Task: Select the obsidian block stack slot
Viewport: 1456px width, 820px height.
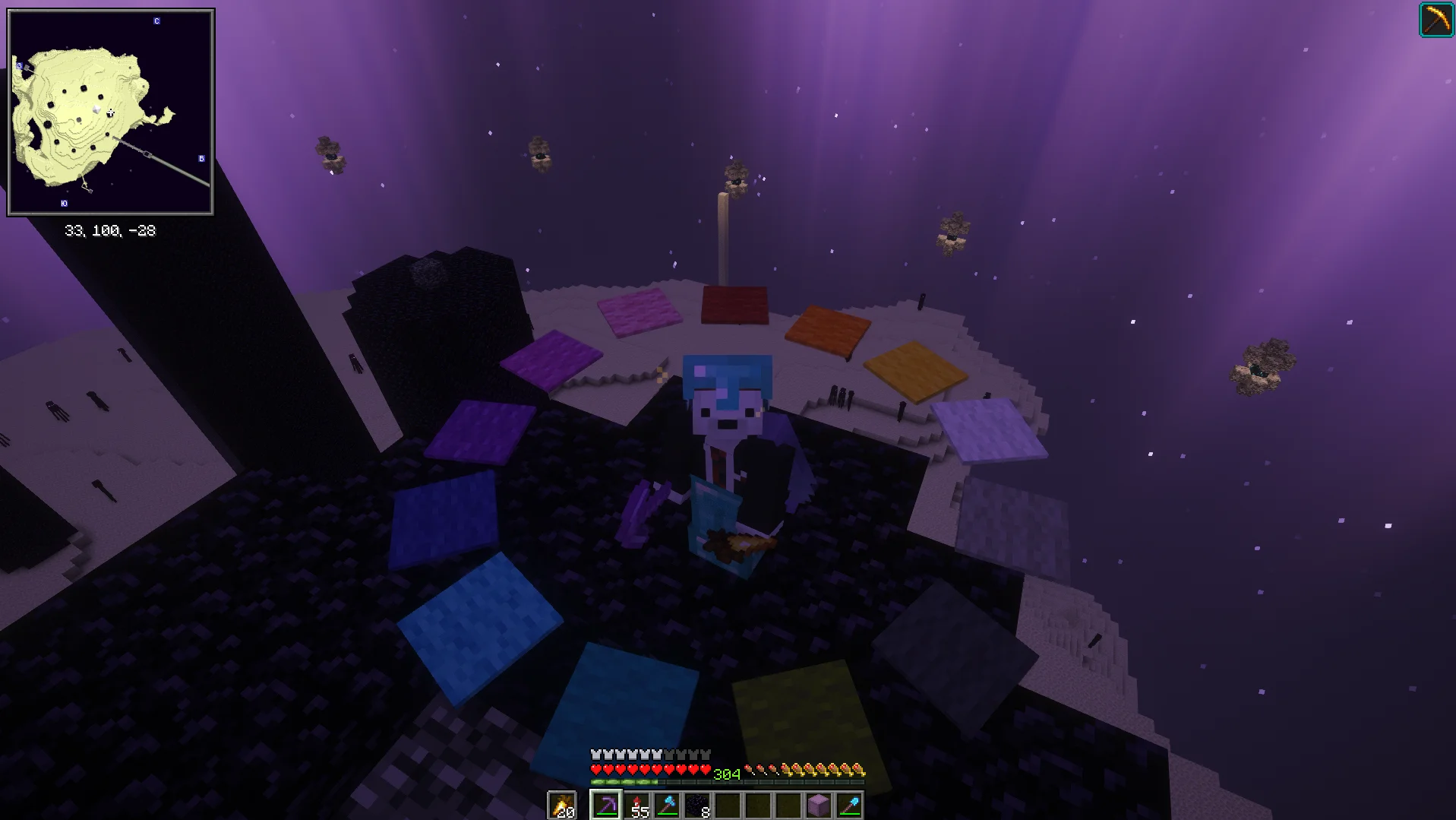Action: [x=697, y=805]
